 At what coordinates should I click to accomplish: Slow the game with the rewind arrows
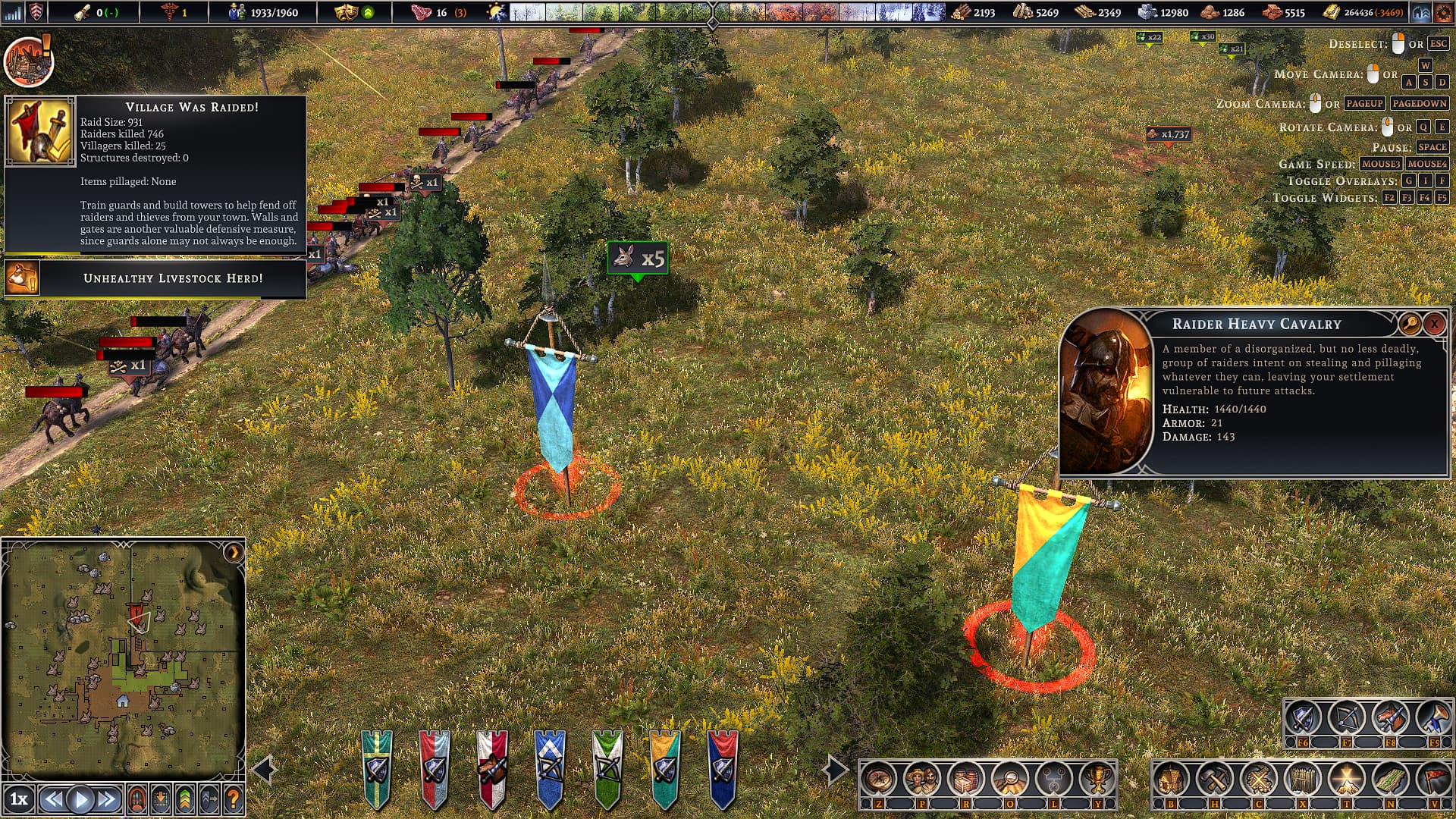[x=53, y=799]
